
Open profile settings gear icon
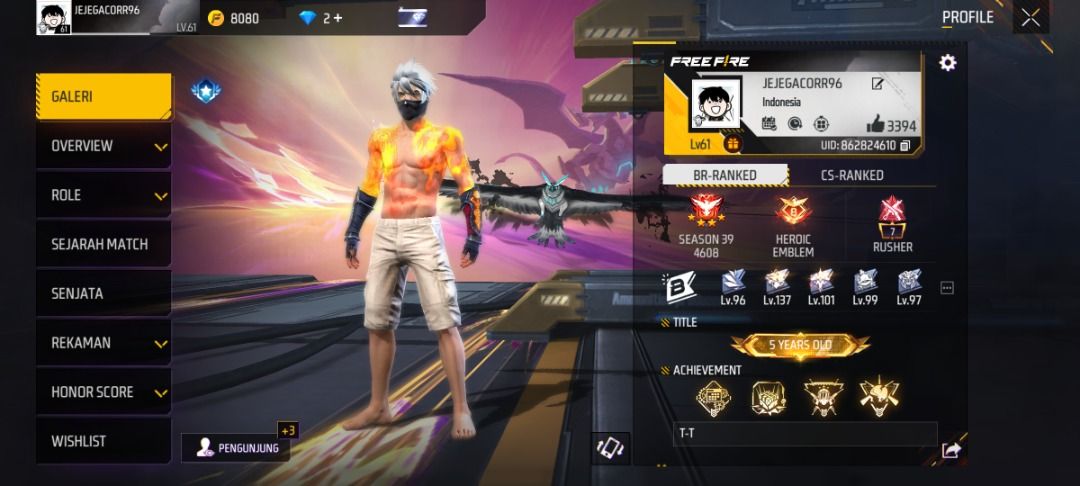coord(947,63)
